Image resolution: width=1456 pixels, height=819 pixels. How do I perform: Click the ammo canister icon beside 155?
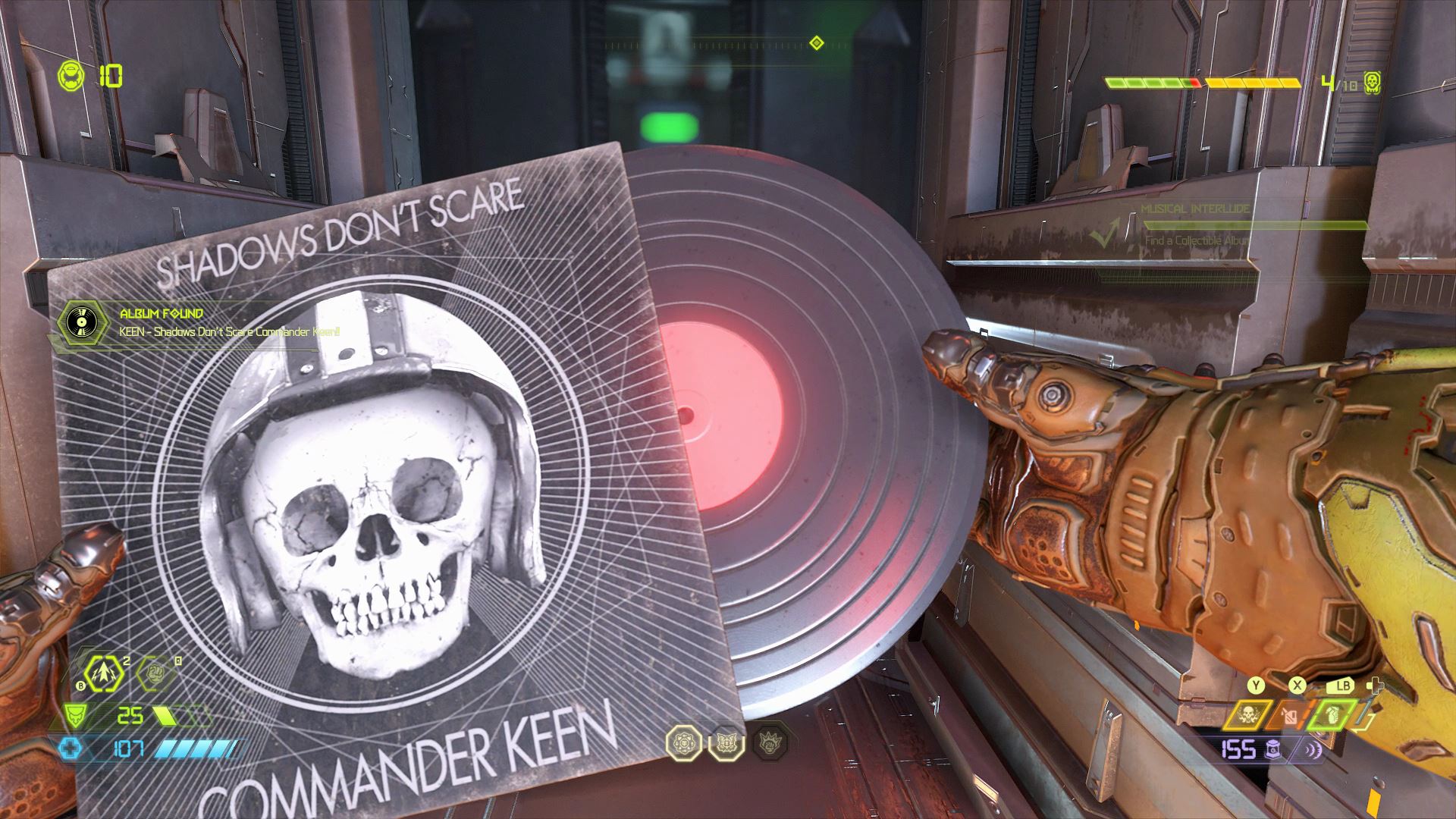pos(1273,749)
